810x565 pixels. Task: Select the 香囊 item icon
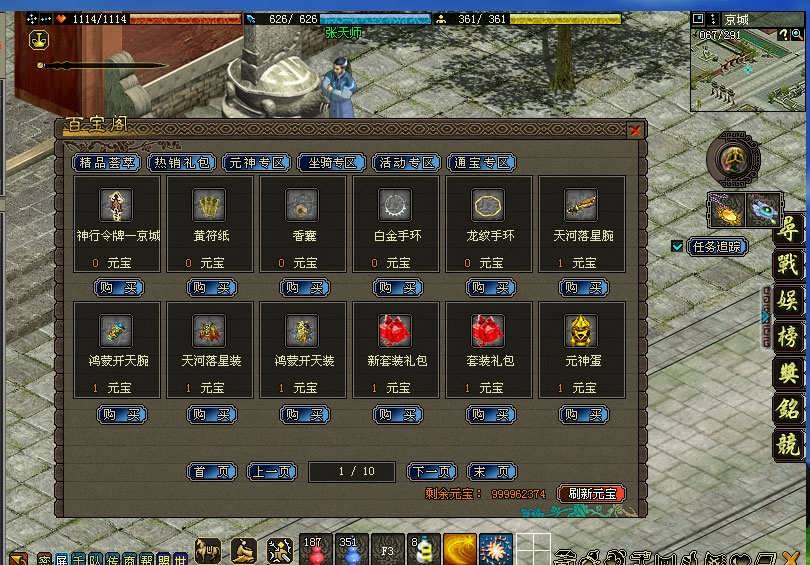pyautogui.click(x=302, y=205)
